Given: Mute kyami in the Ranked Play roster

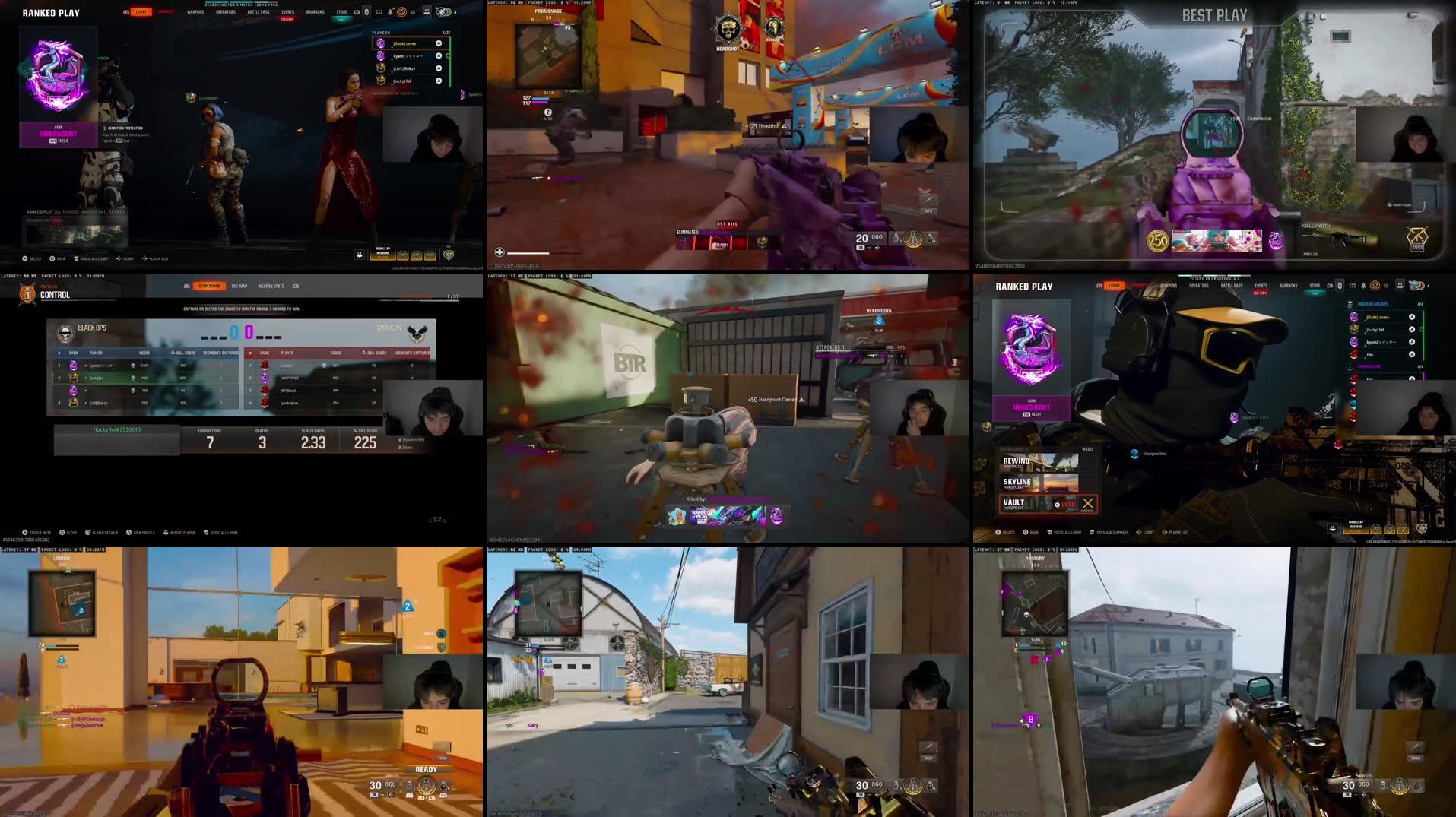Looking at the screenshot, I should (1412, 343).
